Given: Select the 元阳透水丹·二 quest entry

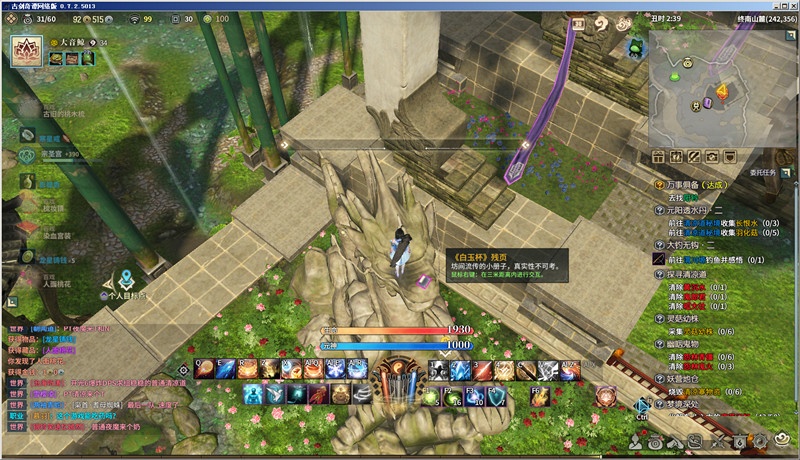Looking at the screenshot, I should tap(699, 210).
